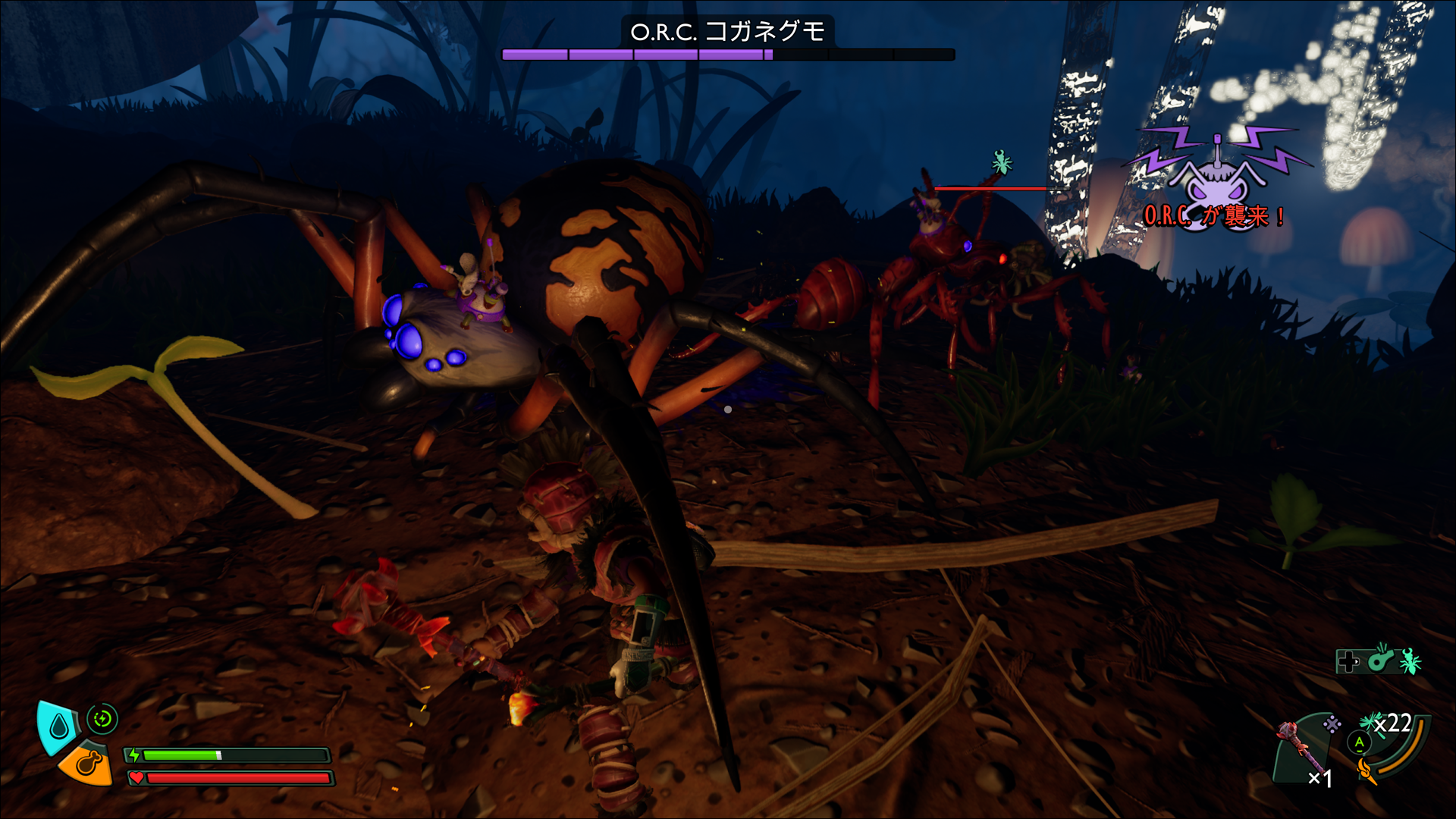Click the blue water drop thirst icon
The height and width of the screenshot is (819, 1456).
[x=58, y=727]
